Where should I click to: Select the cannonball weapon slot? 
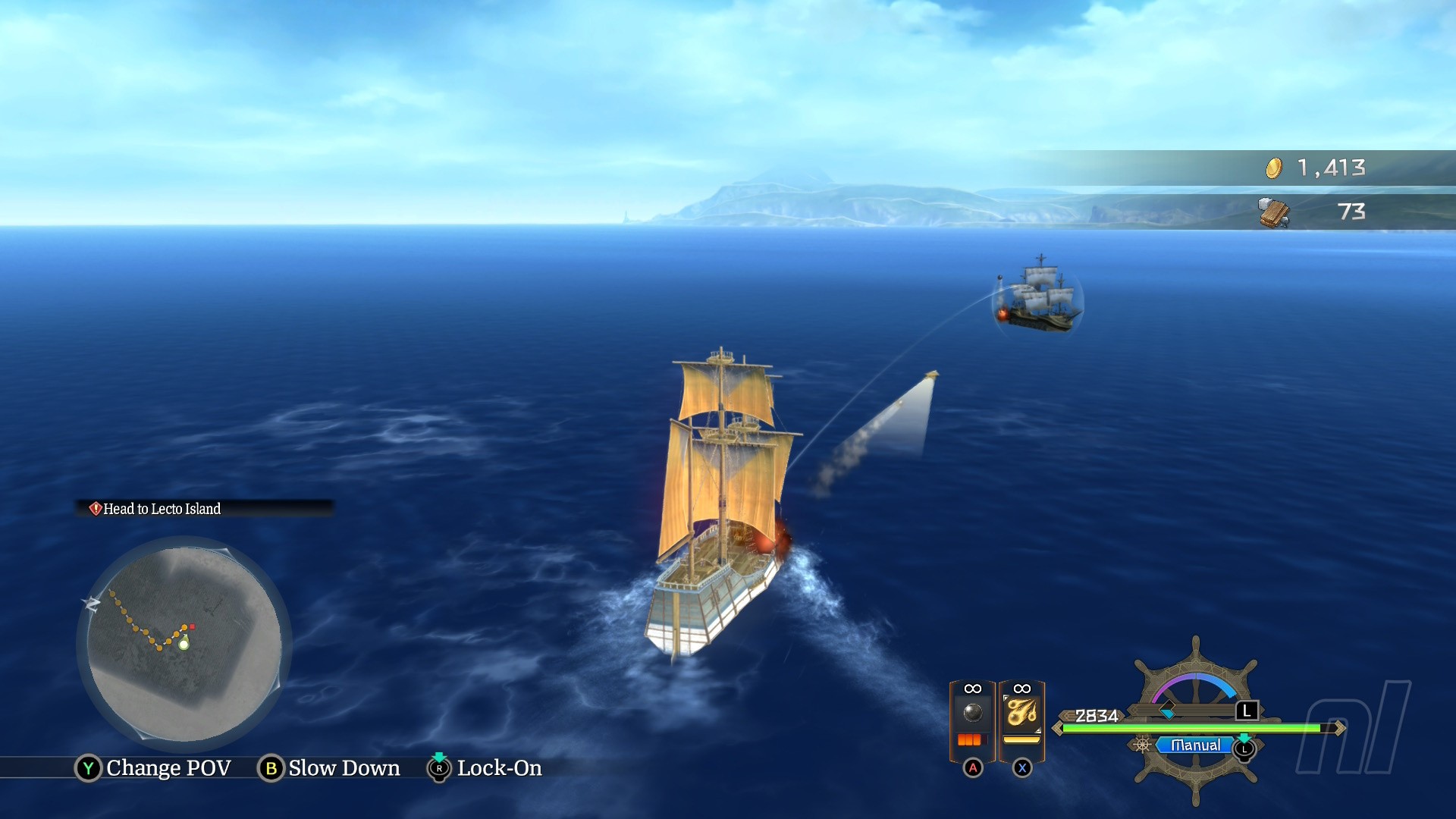tap(972, 714)
